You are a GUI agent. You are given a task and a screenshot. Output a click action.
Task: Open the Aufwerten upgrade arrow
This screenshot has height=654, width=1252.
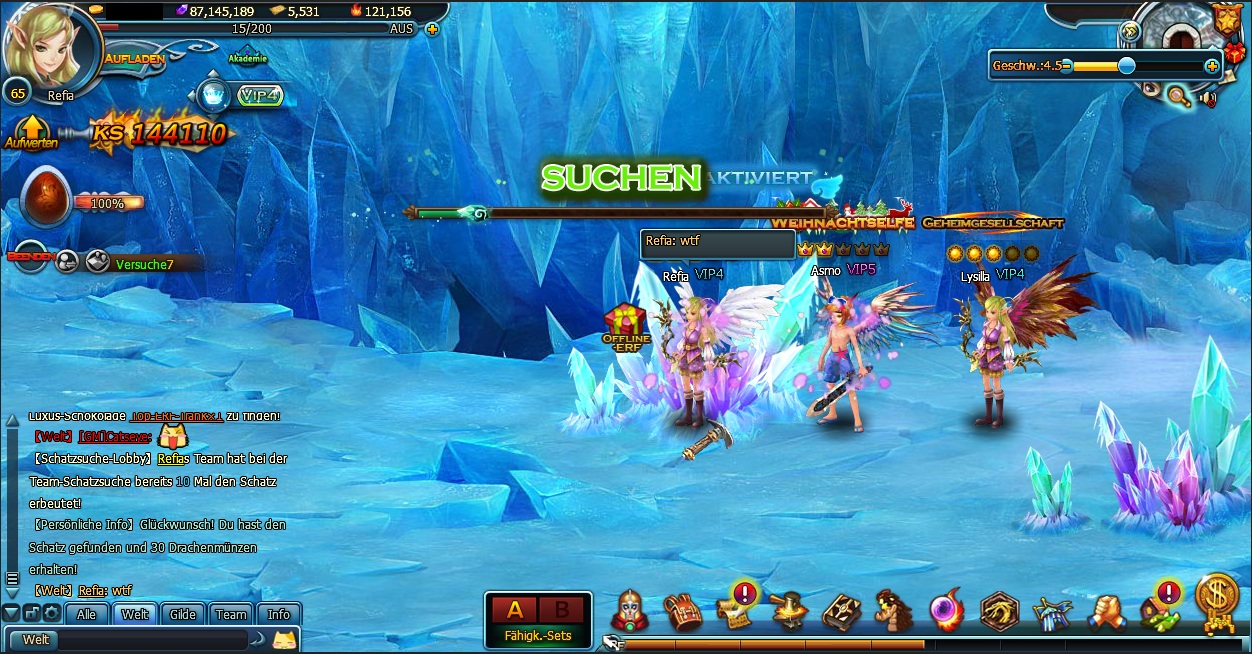coord(31,132)
